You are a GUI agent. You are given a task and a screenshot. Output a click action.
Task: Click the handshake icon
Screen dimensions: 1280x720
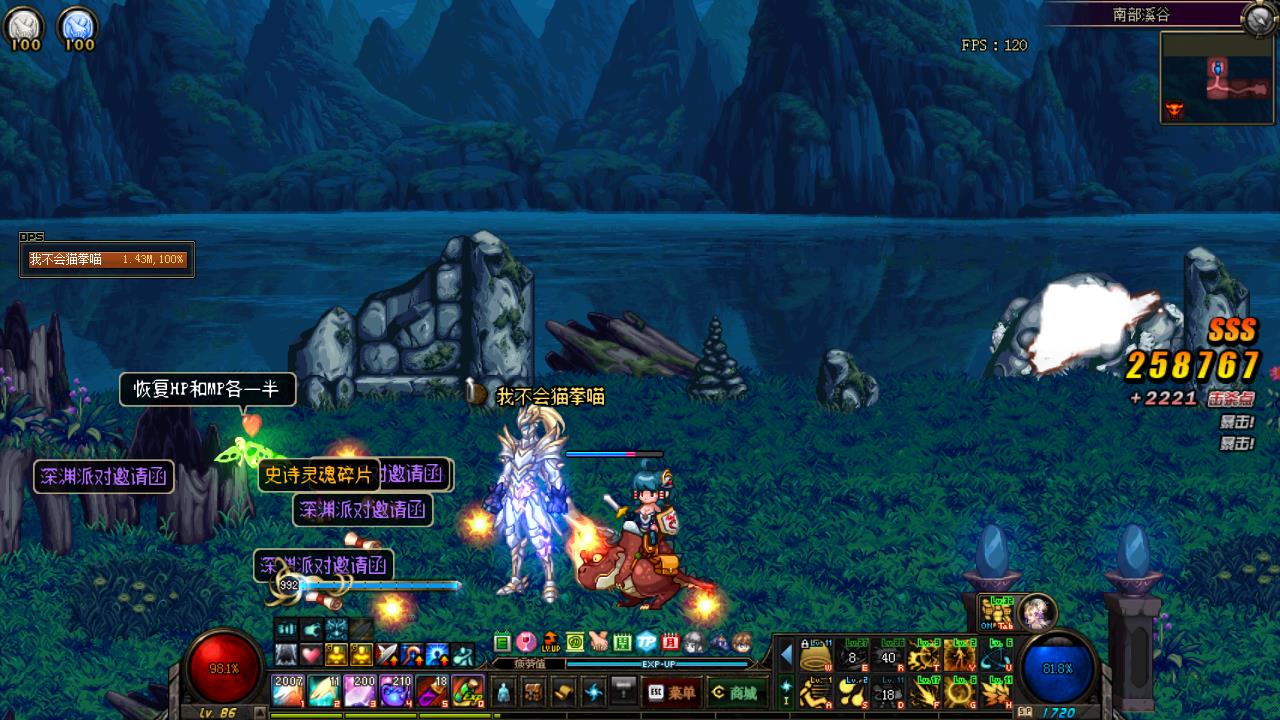pyautogui.click(x=599, y=642)
